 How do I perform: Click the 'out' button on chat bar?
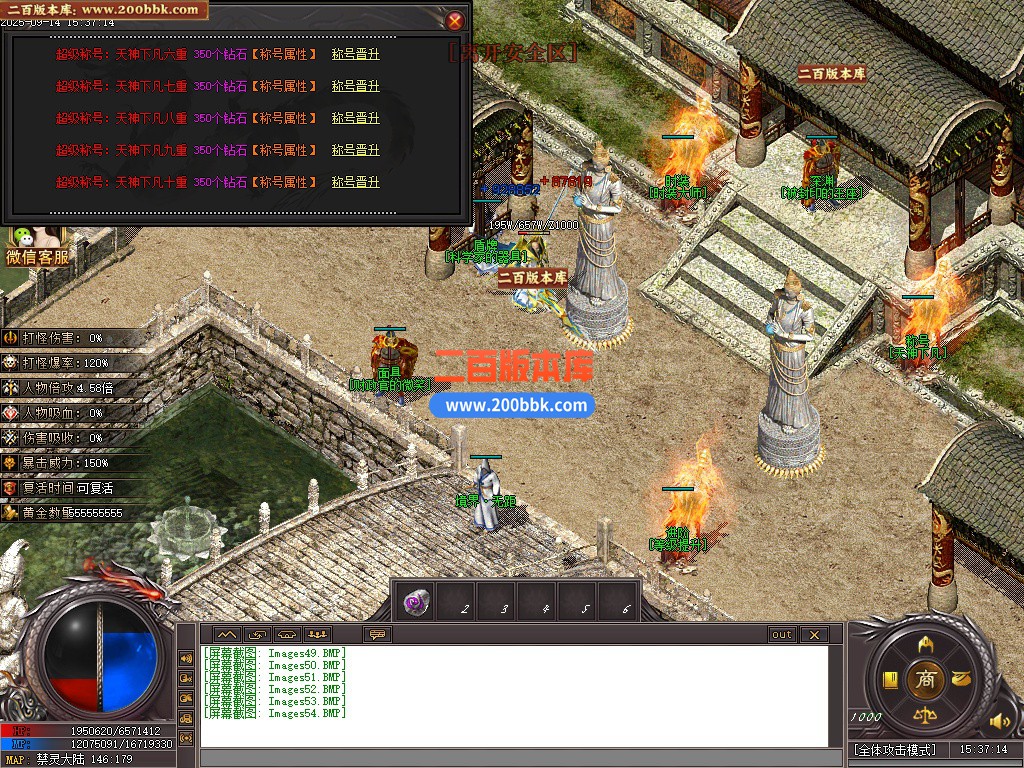coord(781,634)
